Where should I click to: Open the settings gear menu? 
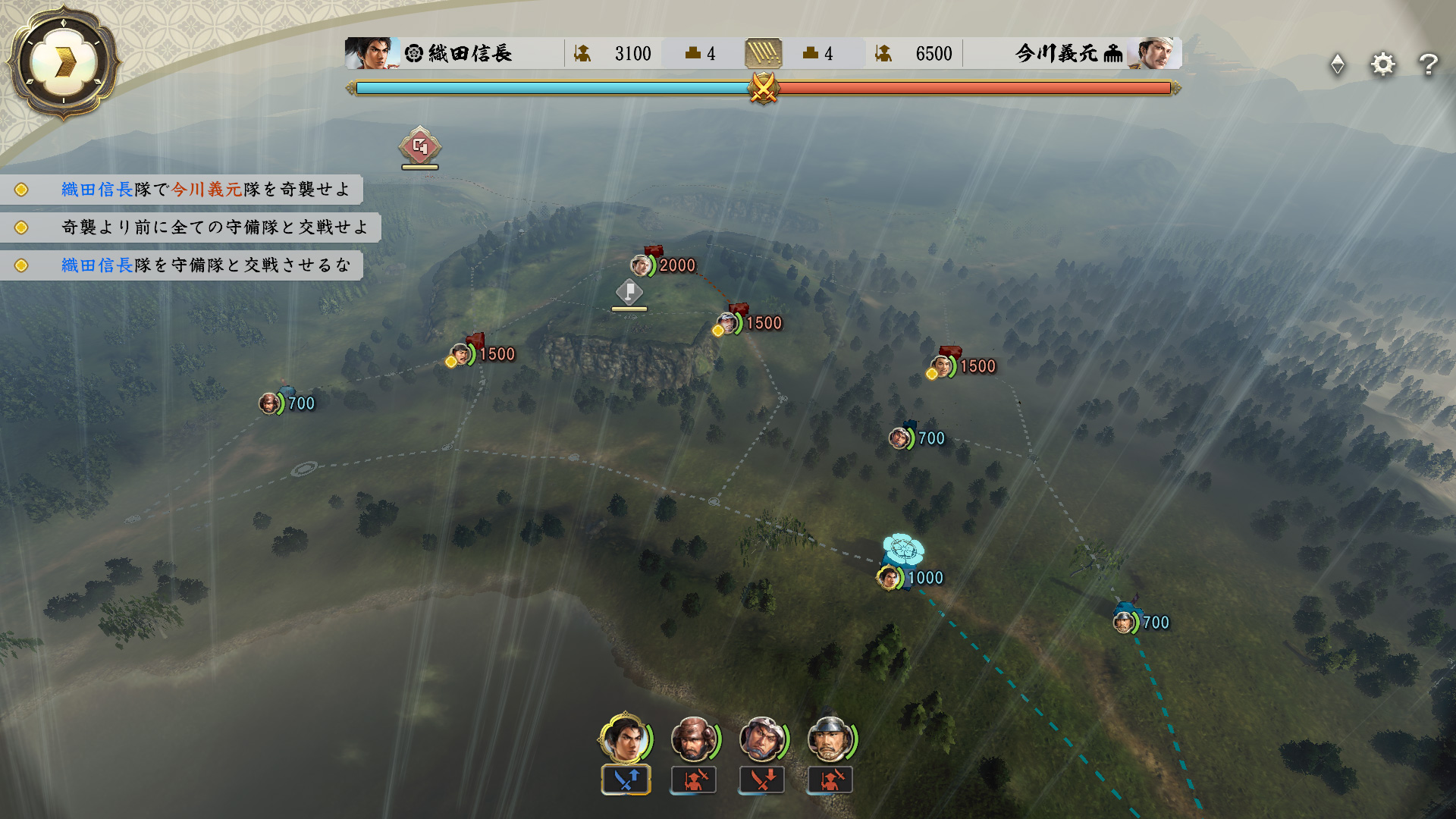click(1382, 64)
